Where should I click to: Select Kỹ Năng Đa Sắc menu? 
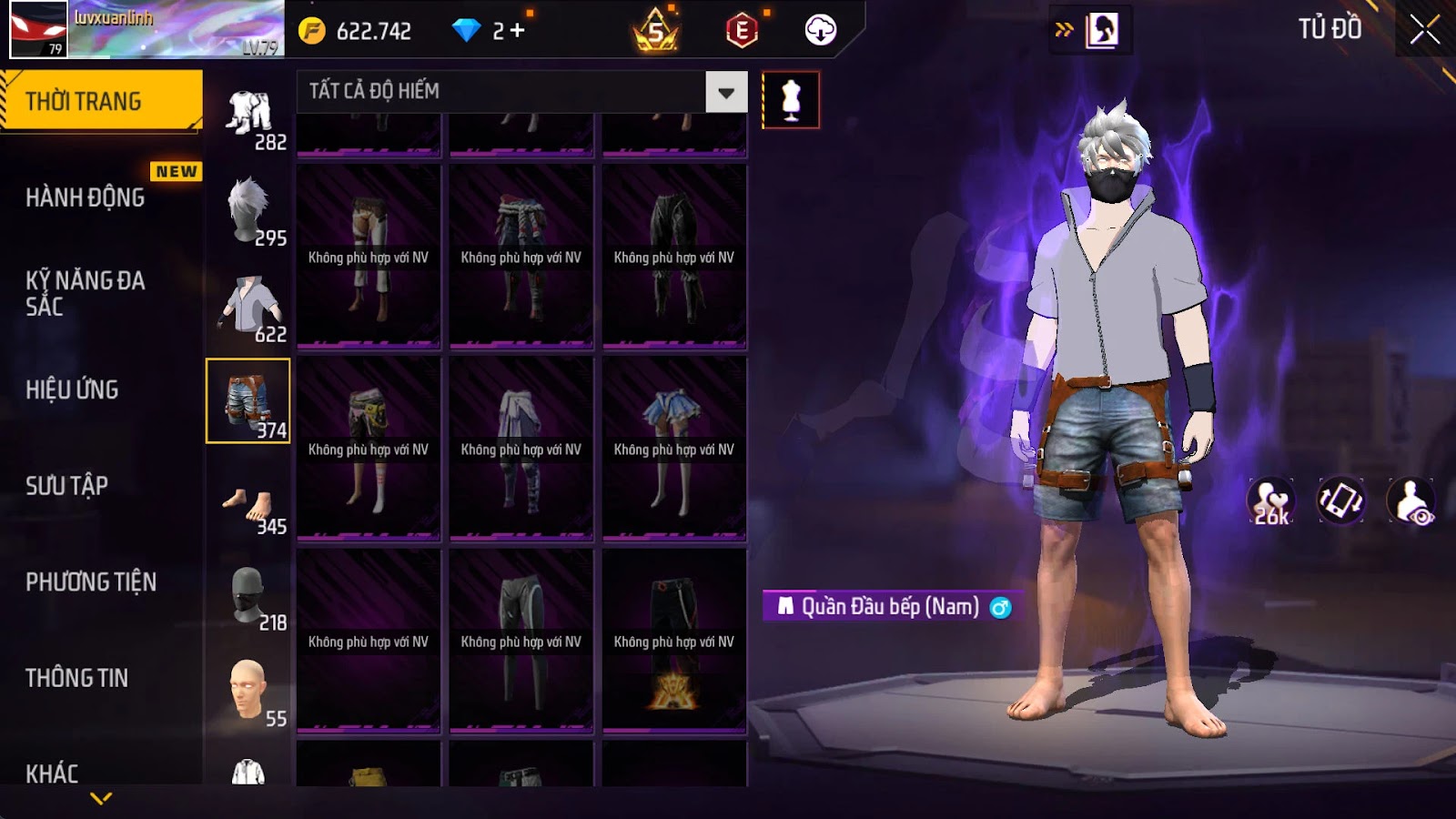coord(86,293)
